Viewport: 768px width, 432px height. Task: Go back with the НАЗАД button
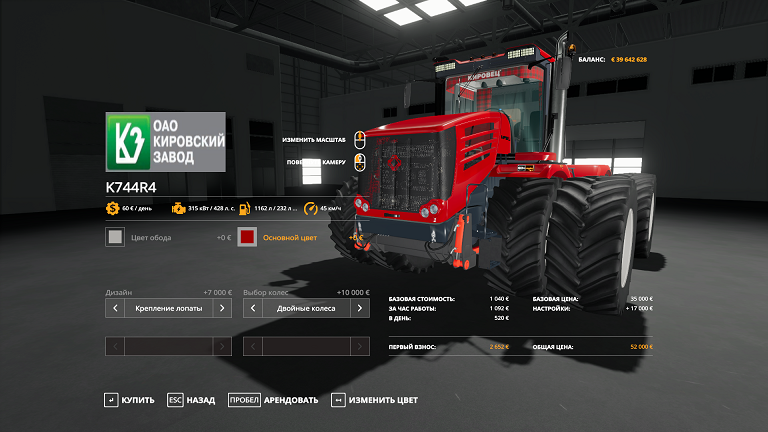coord(191,400)
